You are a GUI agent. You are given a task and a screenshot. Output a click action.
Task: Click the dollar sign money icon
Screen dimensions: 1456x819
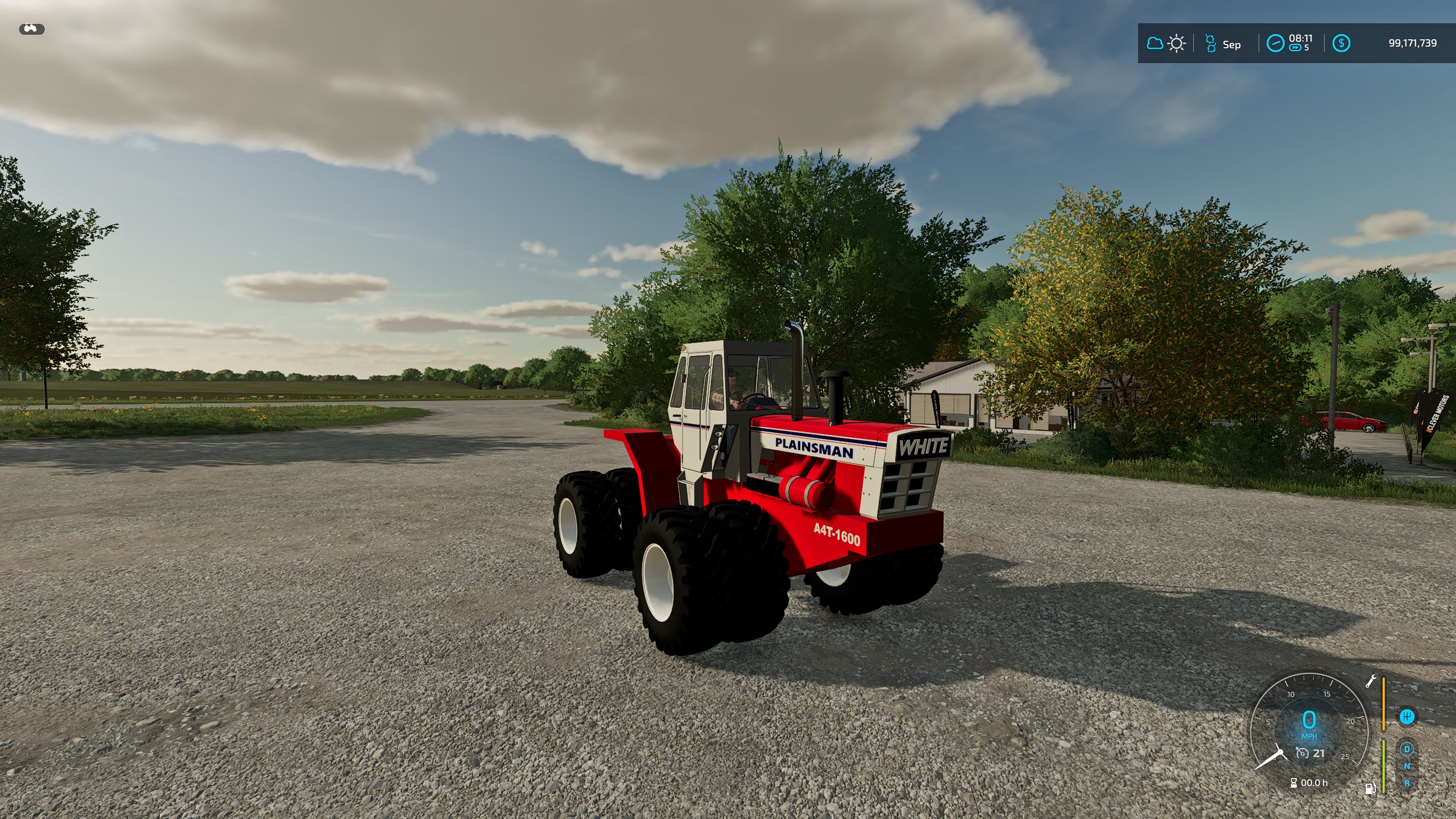coord(1342,43)
